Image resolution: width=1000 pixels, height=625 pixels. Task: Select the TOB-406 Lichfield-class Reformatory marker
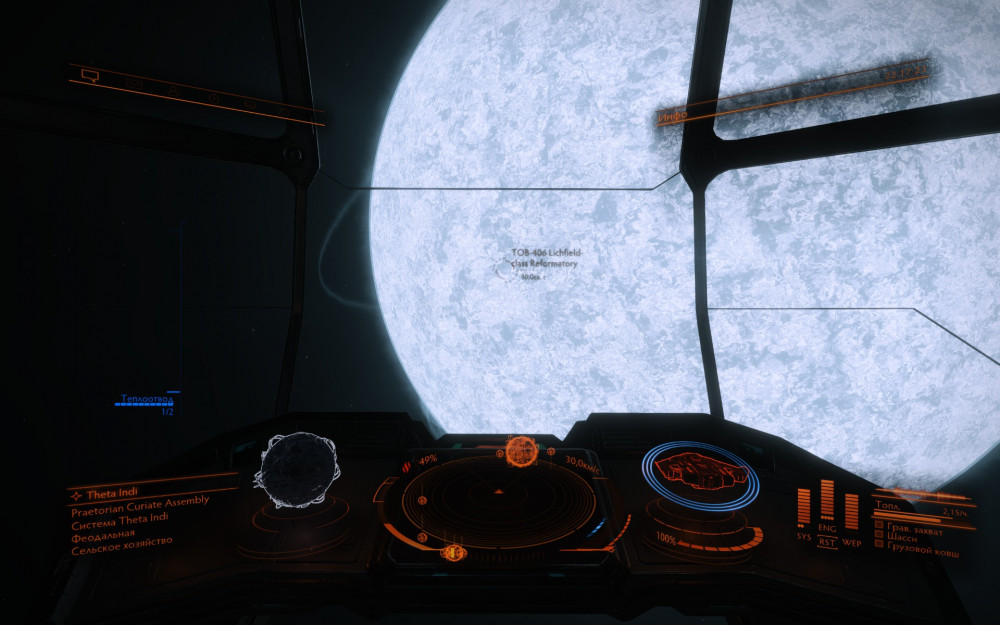pyautogui.click(x=546, y=258)
